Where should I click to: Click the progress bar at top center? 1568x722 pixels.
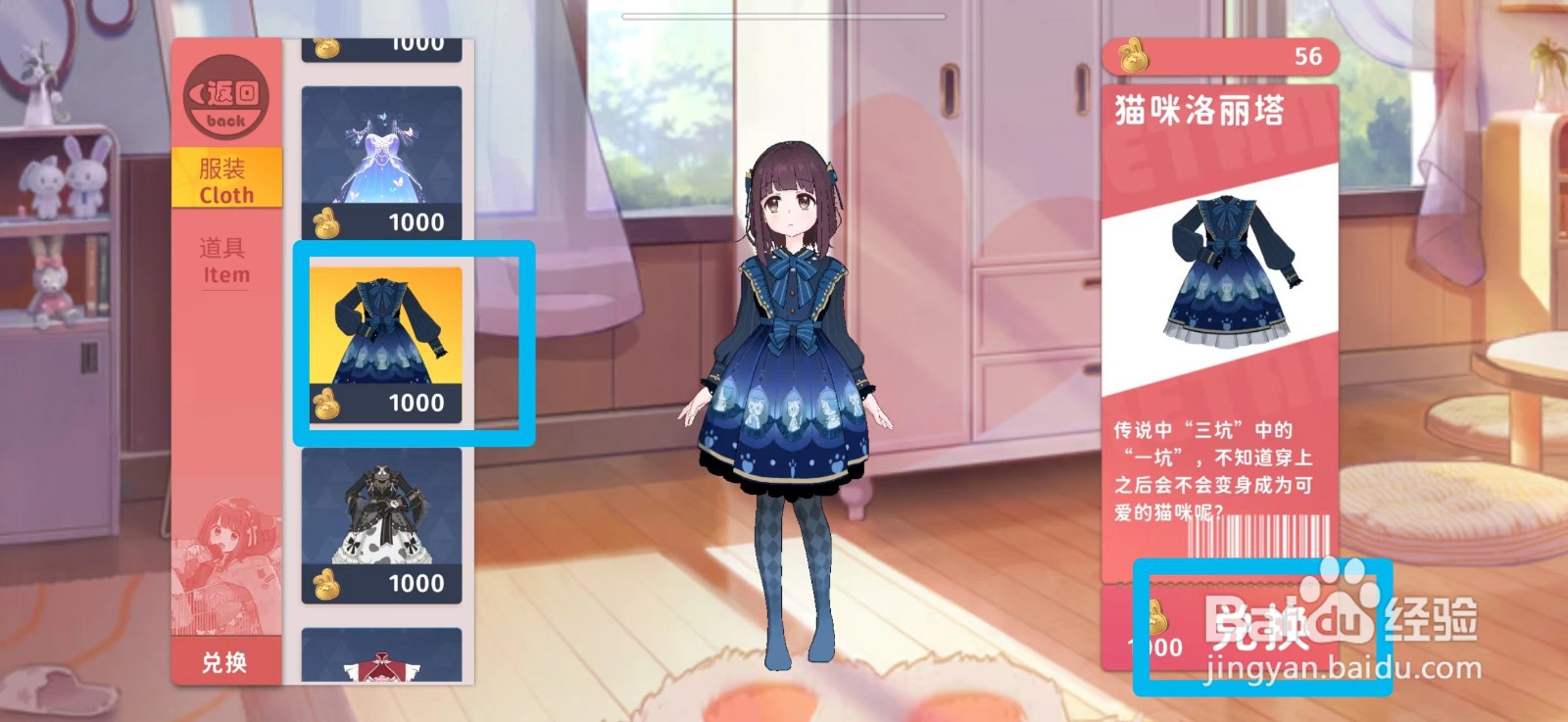tap(784, 15)
